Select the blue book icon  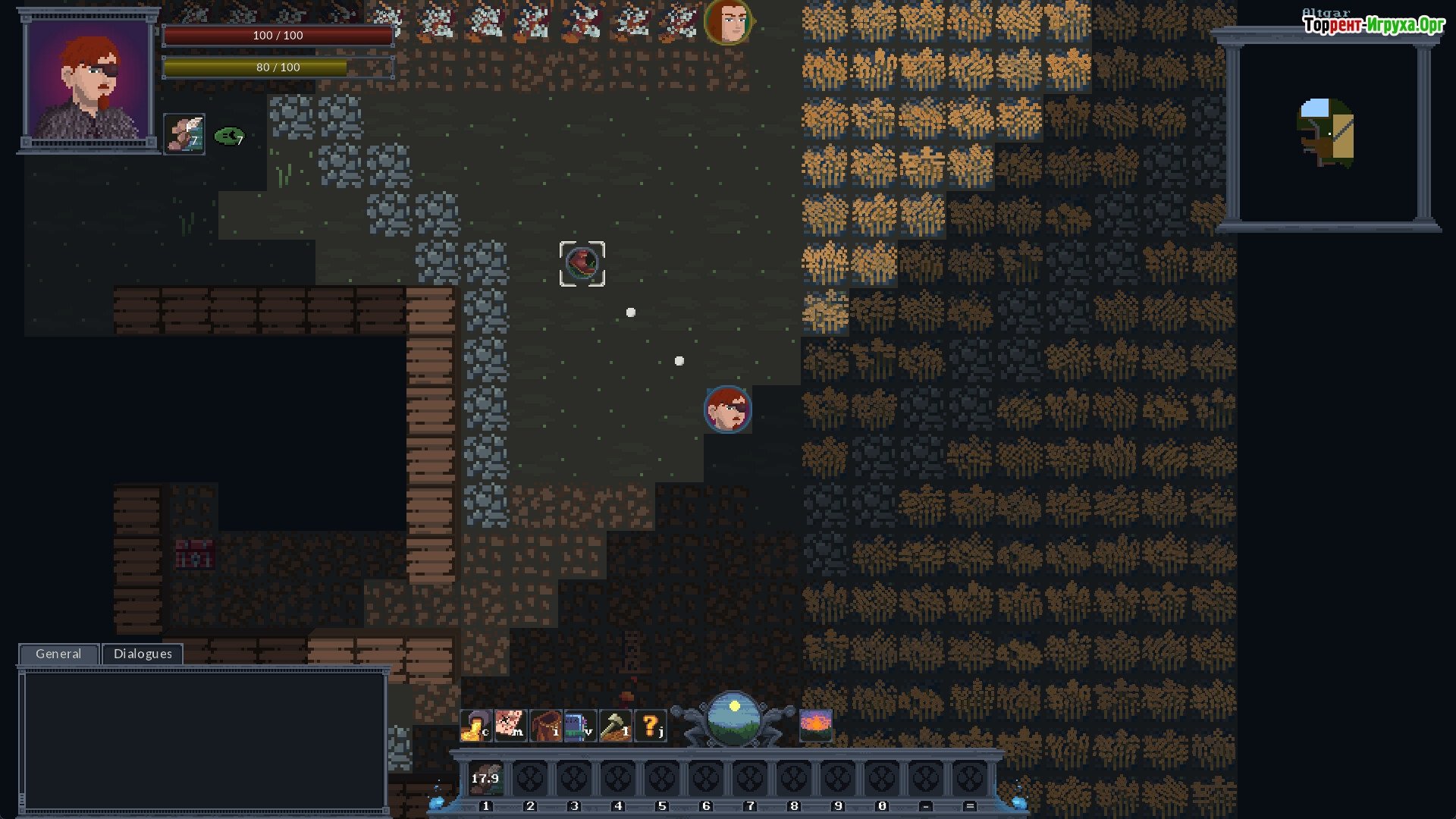click(x=580, y=726)
